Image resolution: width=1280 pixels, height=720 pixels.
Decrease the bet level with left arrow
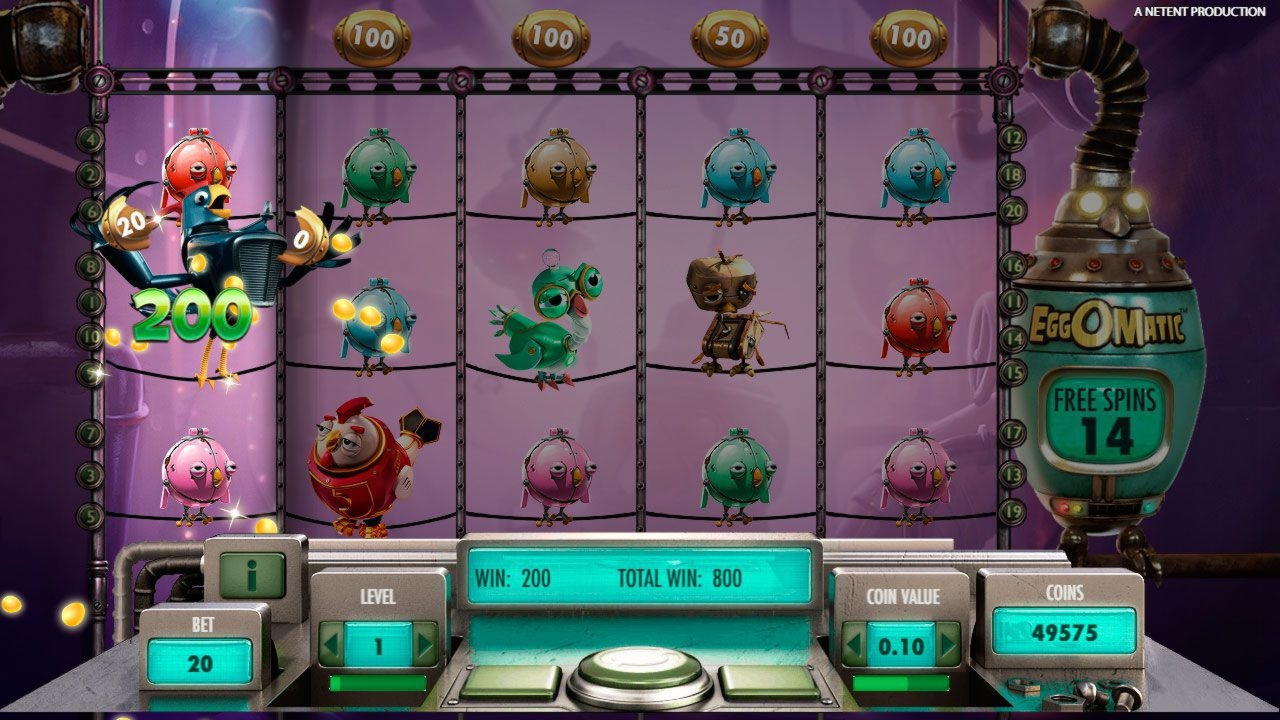click(x=331, y=644)
